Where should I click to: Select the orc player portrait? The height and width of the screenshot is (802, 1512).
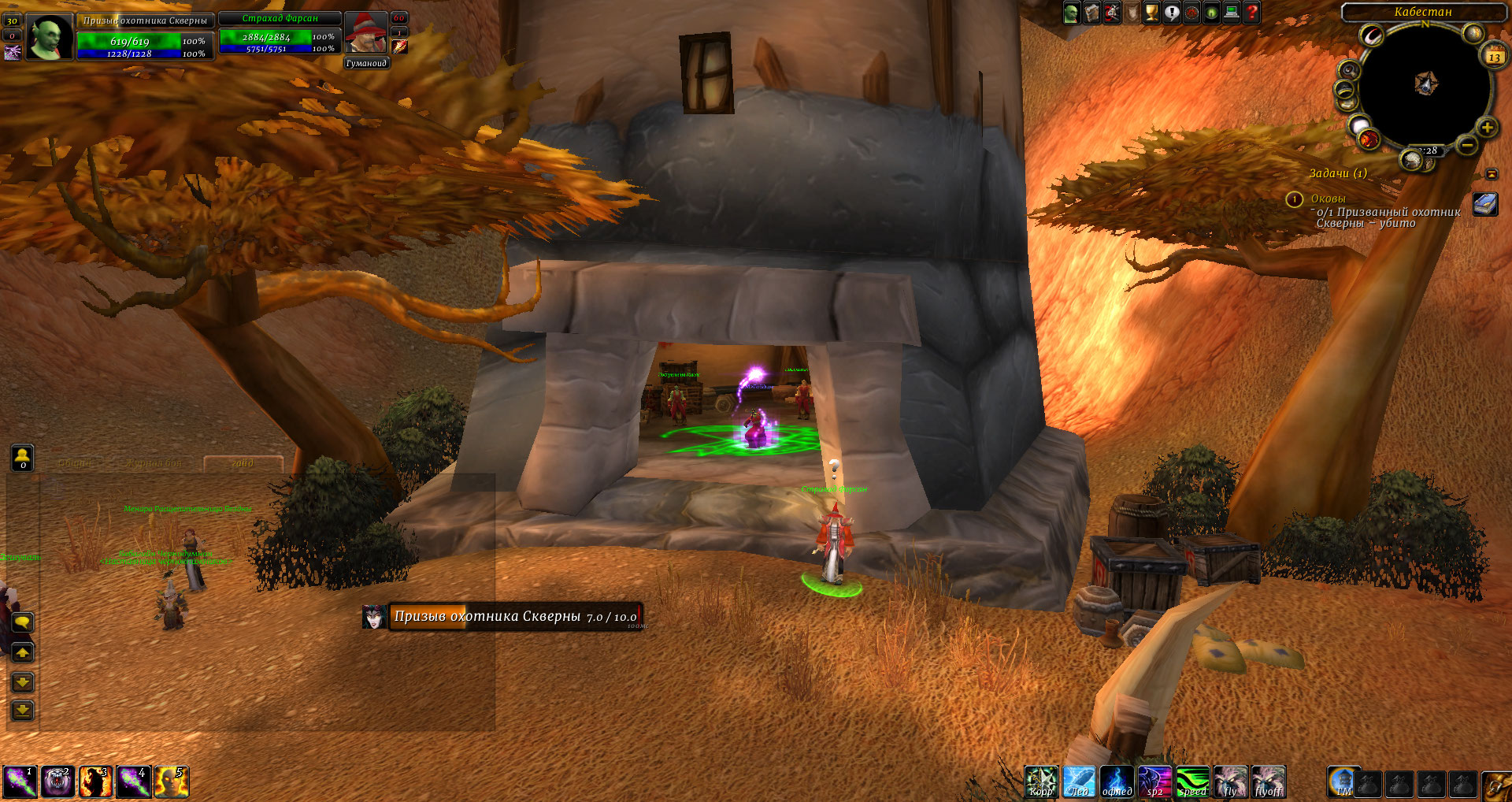[x=50, y=37]
